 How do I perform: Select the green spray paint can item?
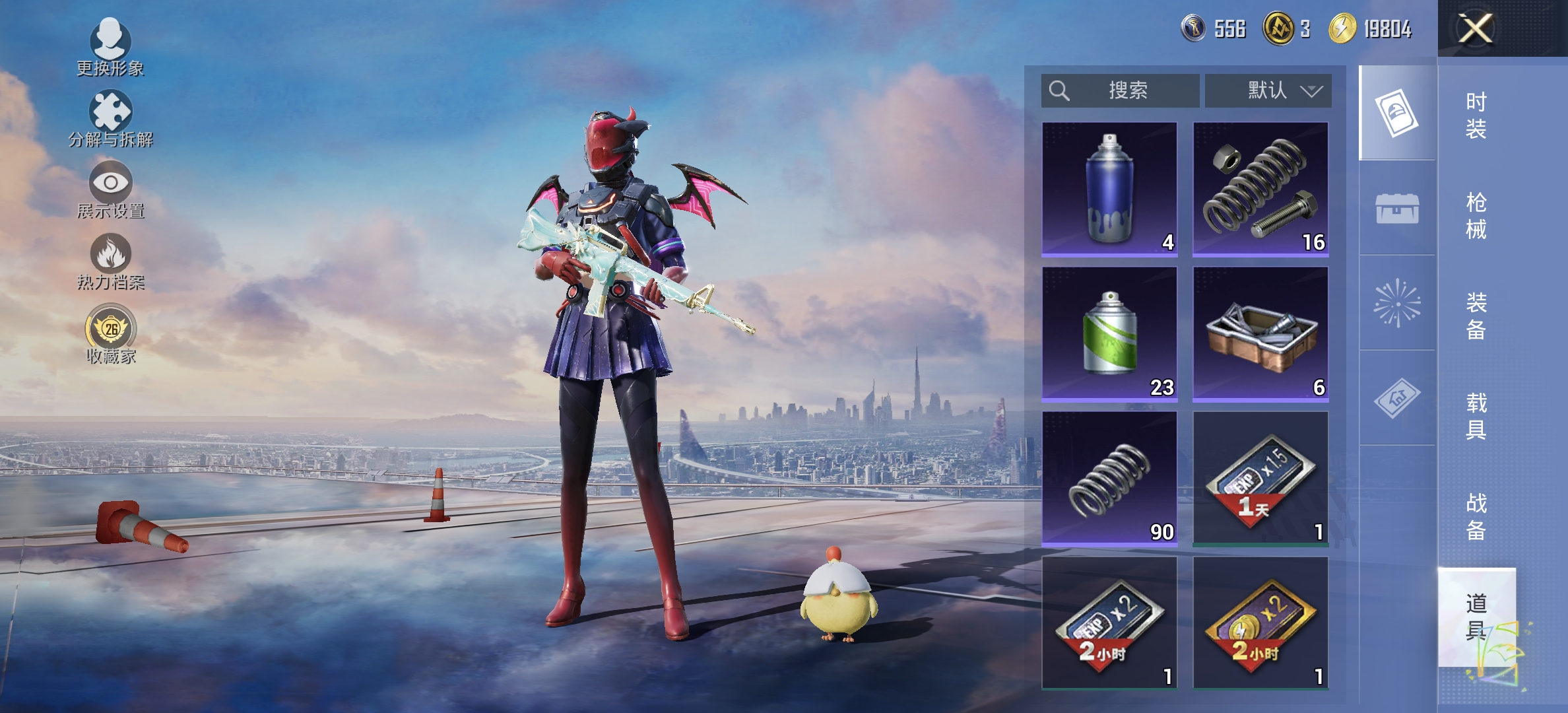(1109, 333)
